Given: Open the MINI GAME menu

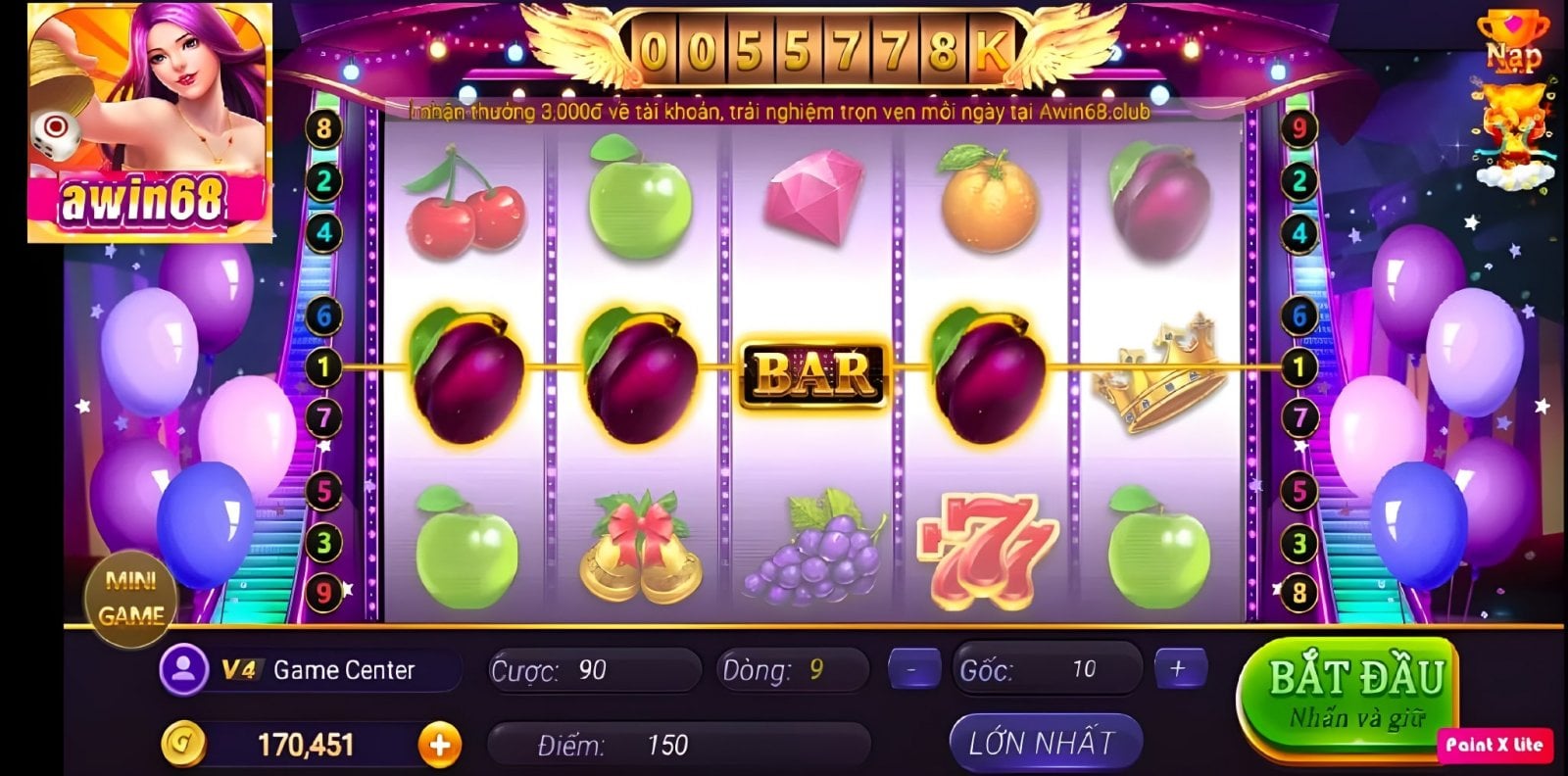Looking at the screenshot, I should click(x=130, y=598).
